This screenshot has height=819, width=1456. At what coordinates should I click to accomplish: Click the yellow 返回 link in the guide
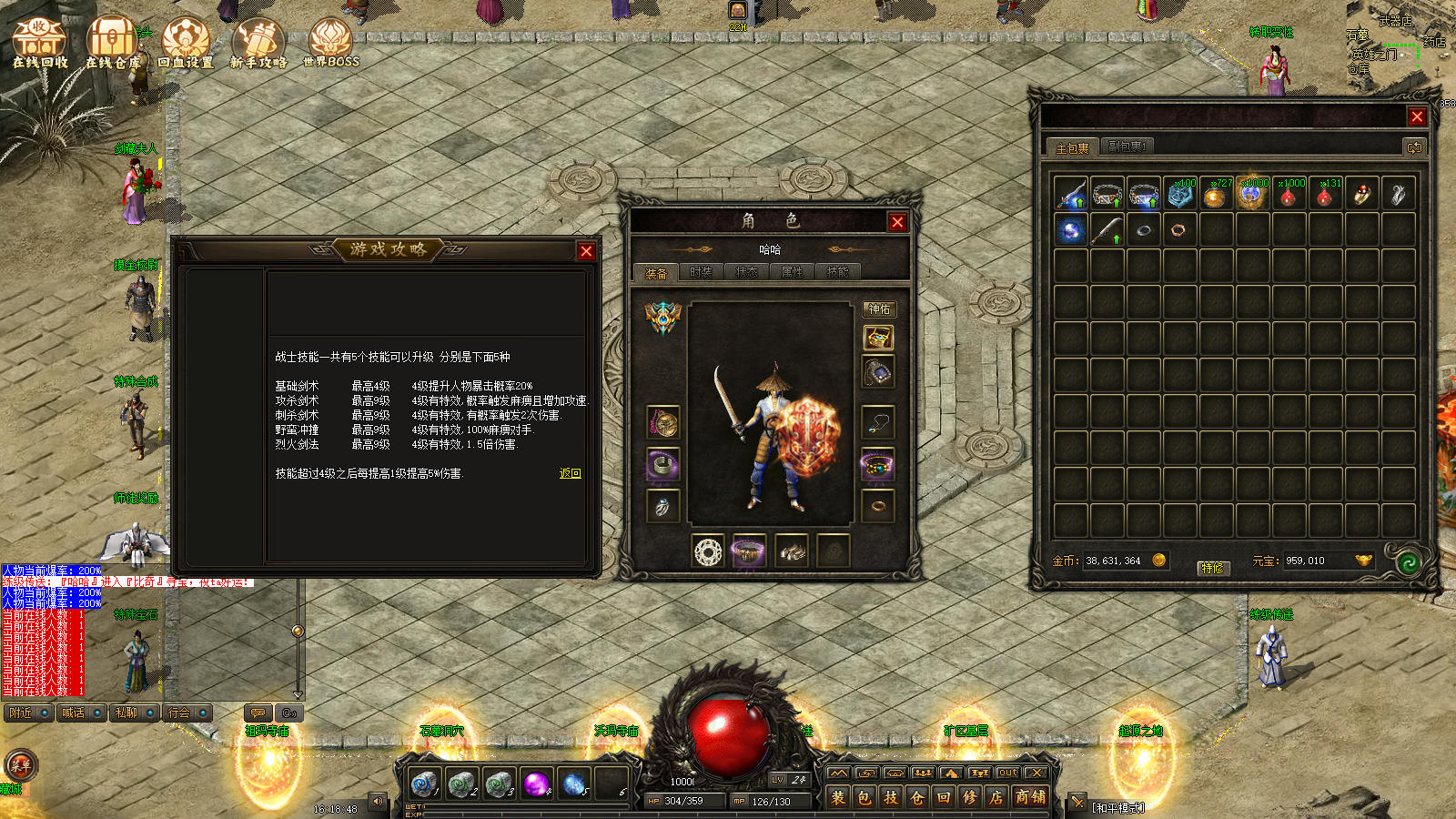[570, 473]
